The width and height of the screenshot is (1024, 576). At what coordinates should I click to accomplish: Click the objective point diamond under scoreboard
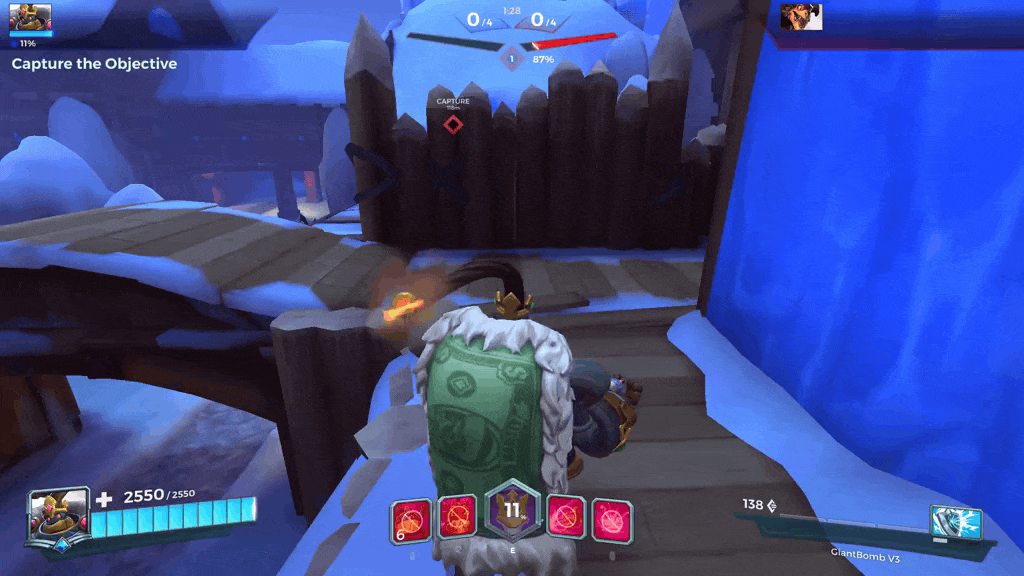point(512,60)
